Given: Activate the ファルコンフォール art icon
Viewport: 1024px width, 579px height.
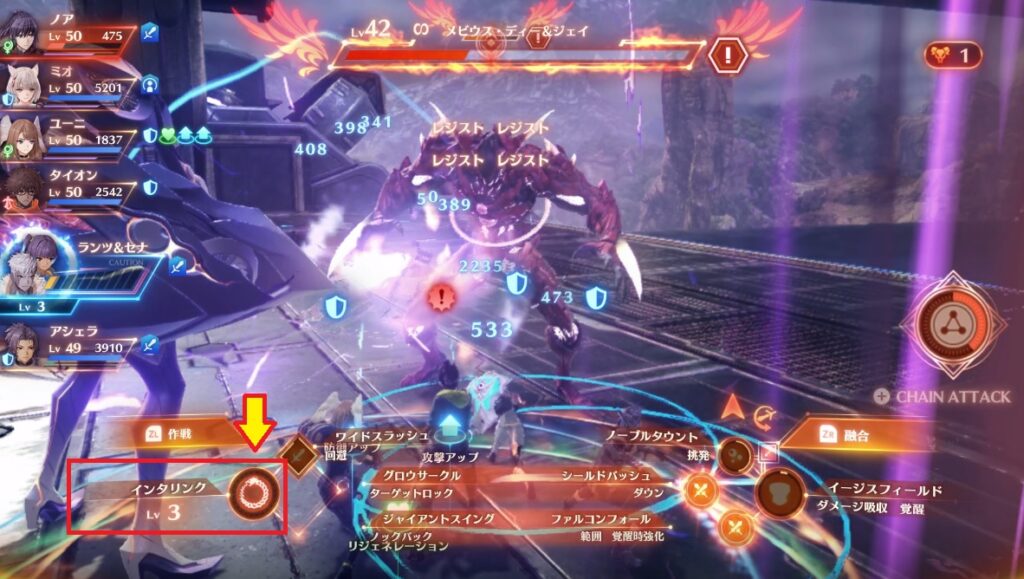Looking at the screenshot, I should tap(735, 524).
